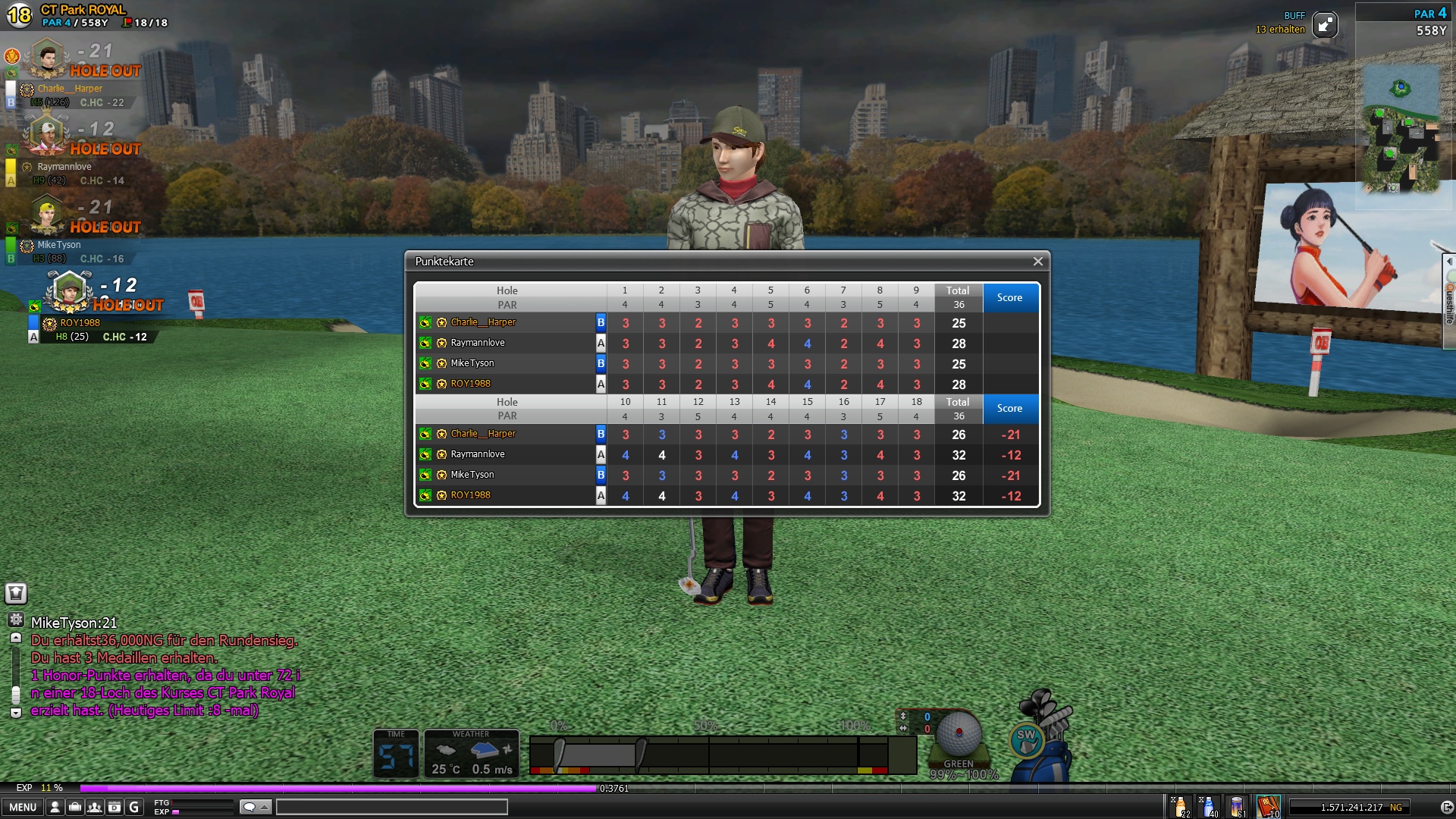Open the daily calendar icon

(115, 807)
